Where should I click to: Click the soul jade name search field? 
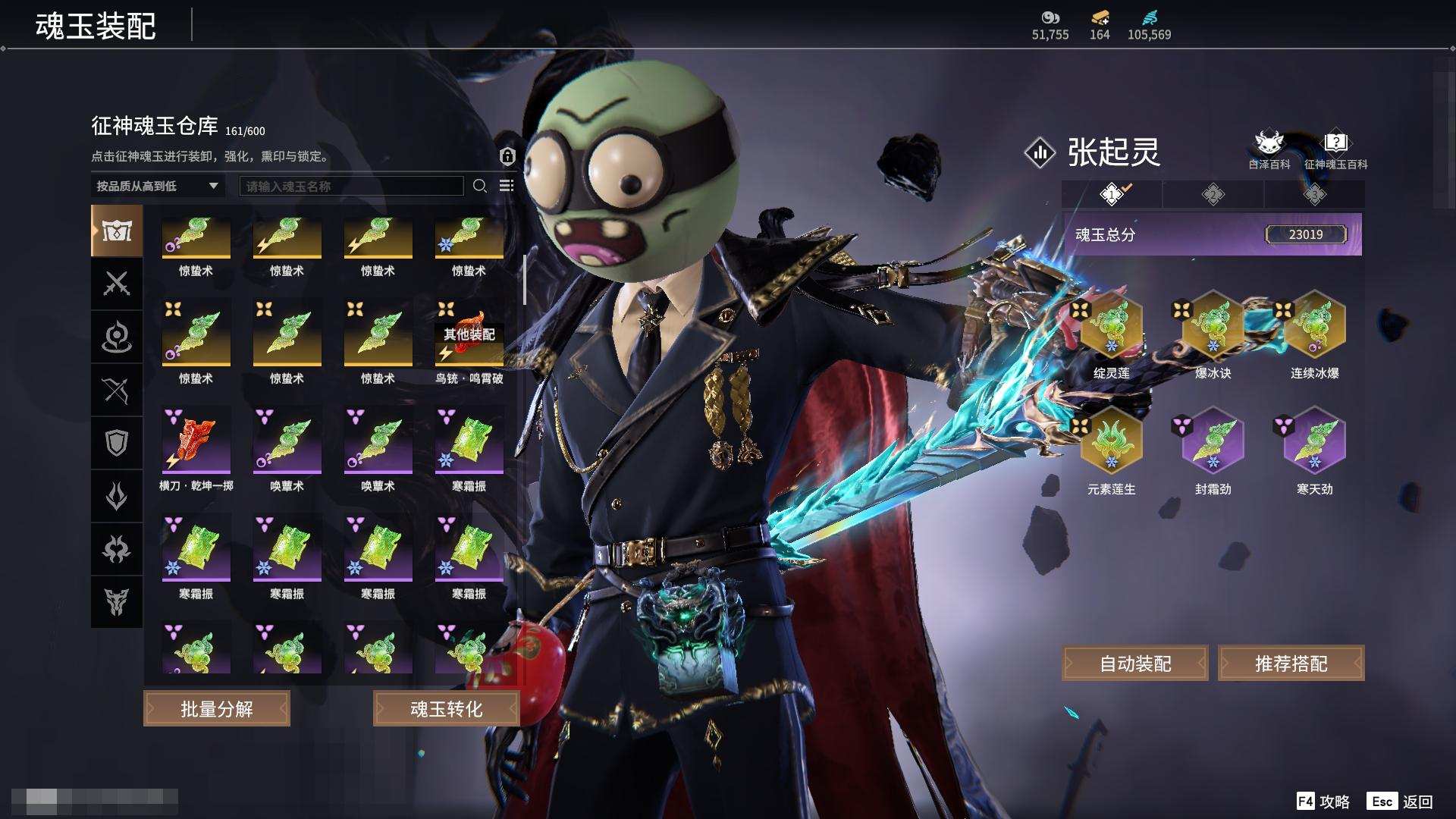click(351, 186)
